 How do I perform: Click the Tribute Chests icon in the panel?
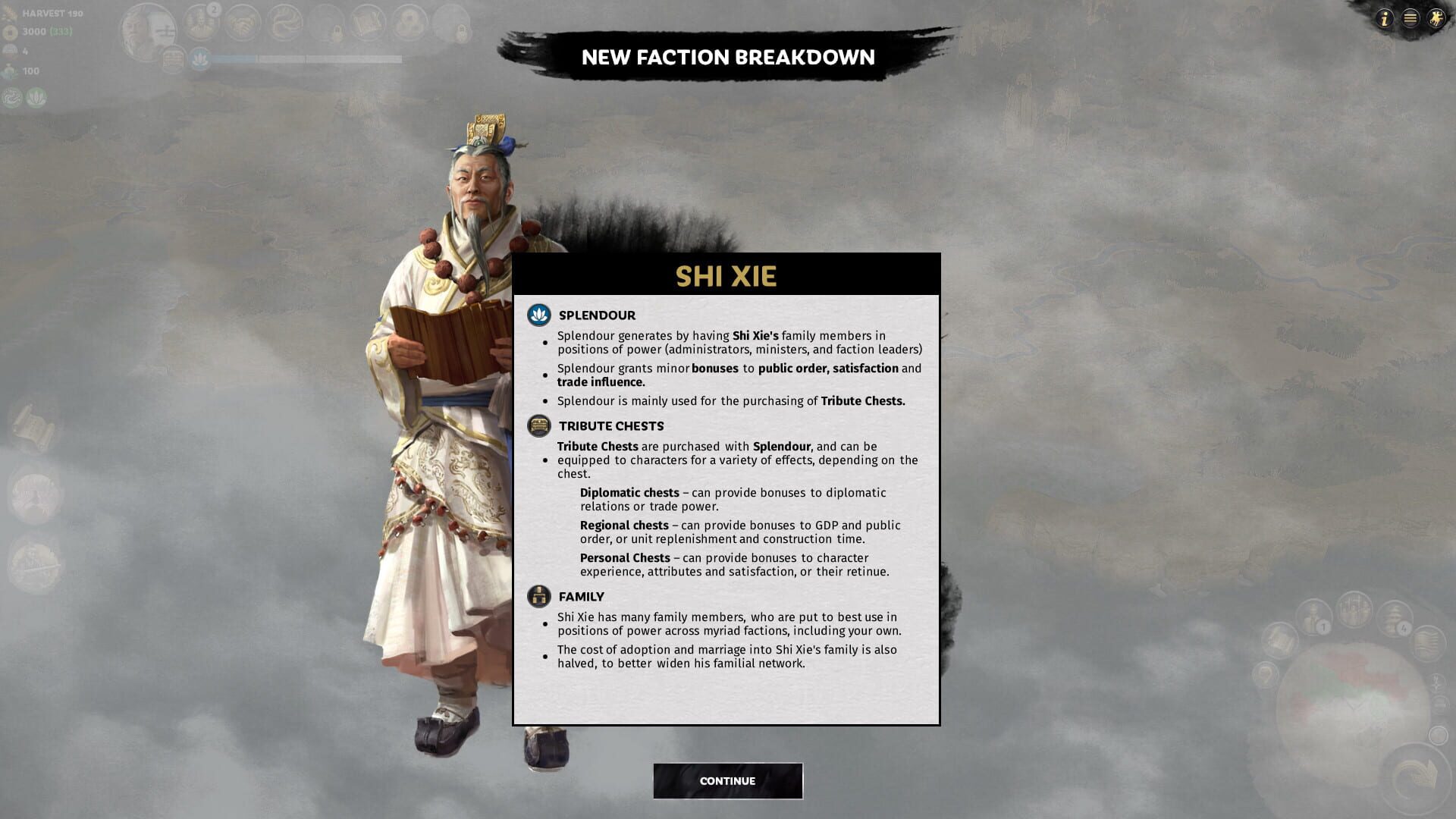coord(539,425)
